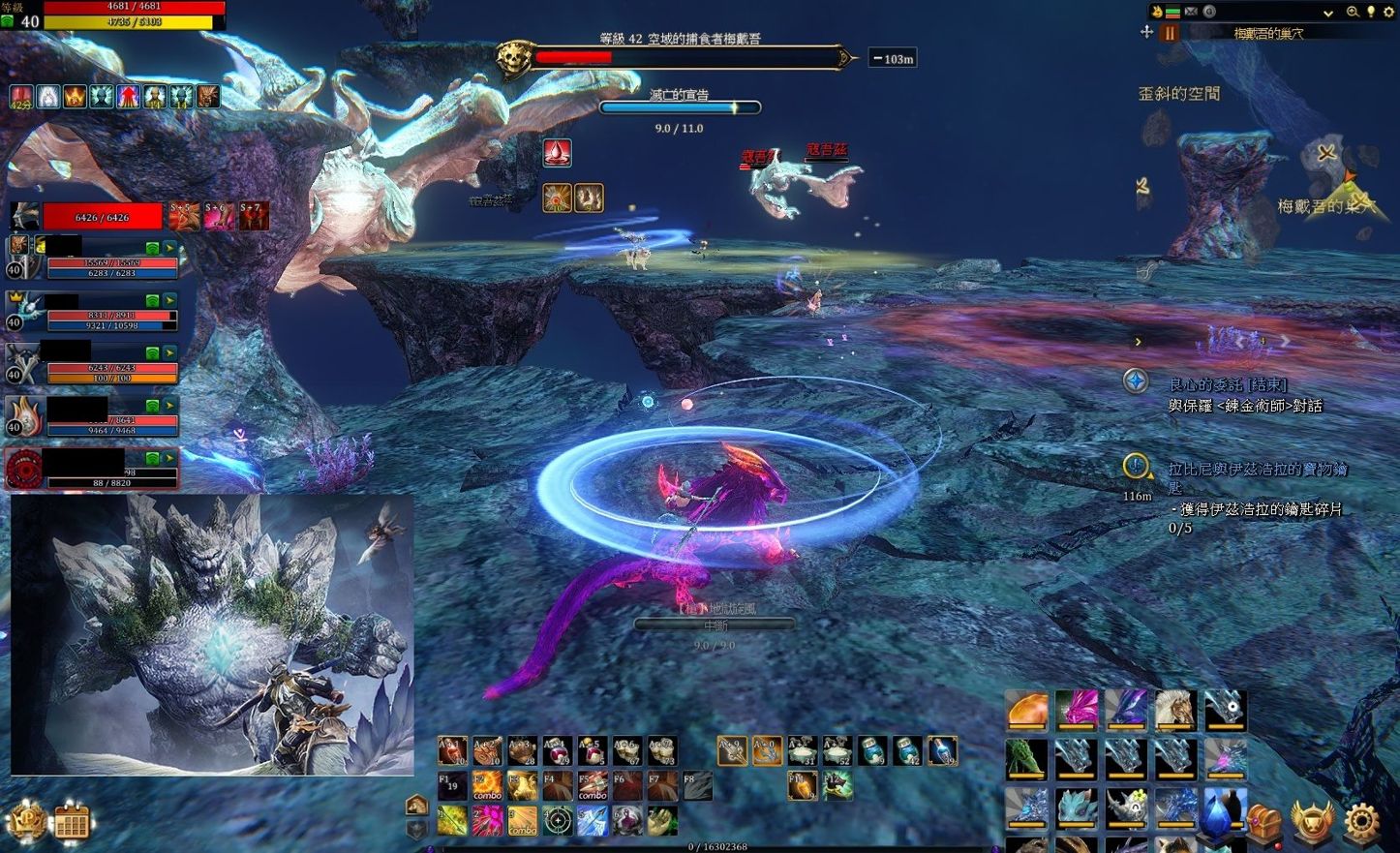Click the magnifier zoom icon in top bar
The height and width of the screenshot is (853, 1400).
(1353, 12)
